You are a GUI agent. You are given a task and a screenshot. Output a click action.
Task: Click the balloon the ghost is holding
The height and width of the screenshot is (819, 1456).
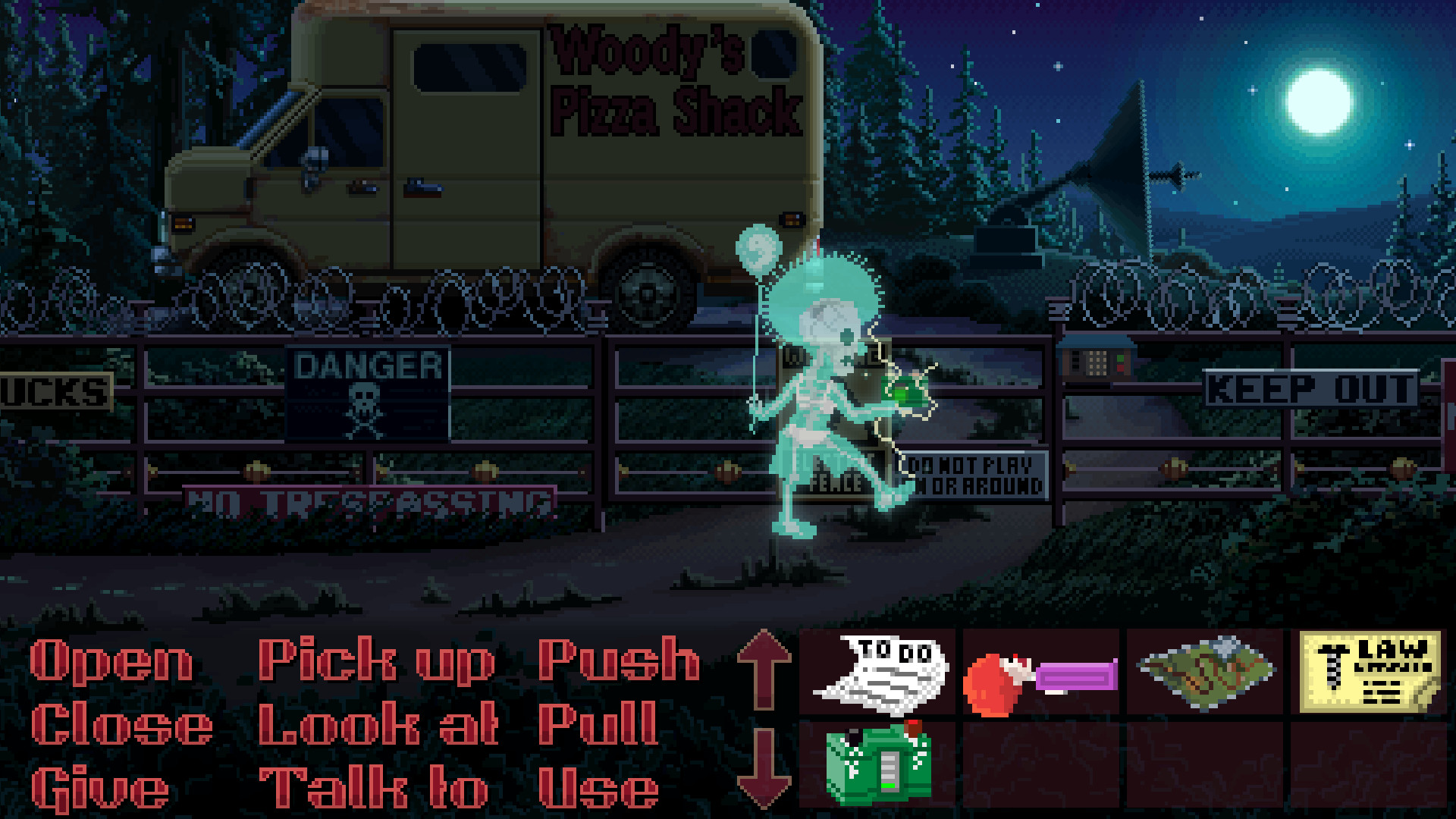(x=758, y=246)
